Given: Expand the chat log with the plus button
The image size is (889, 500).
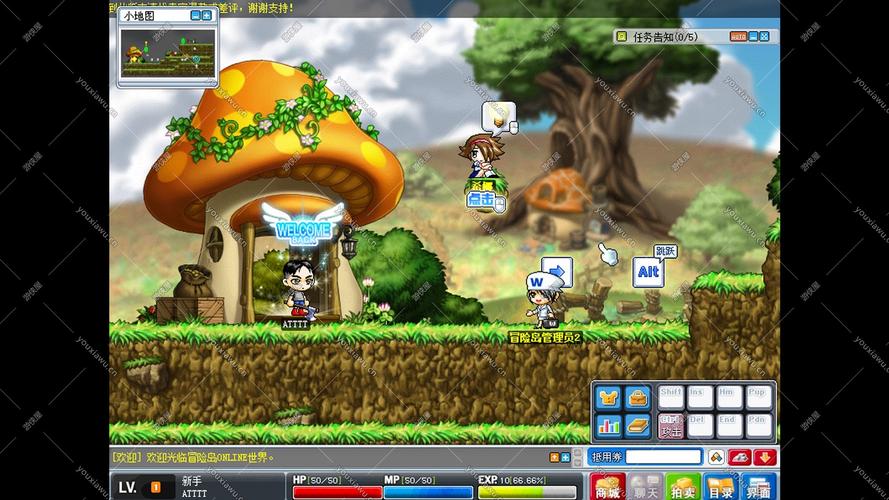Looking at the screenshot, I should click(x=565, y=457).
